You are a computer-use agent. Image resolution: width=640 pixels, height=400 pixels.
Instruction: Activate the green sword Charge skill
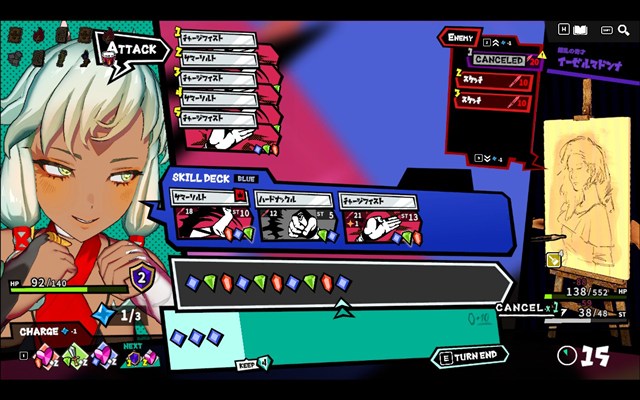pyautogui.click(x=74, y=355)
